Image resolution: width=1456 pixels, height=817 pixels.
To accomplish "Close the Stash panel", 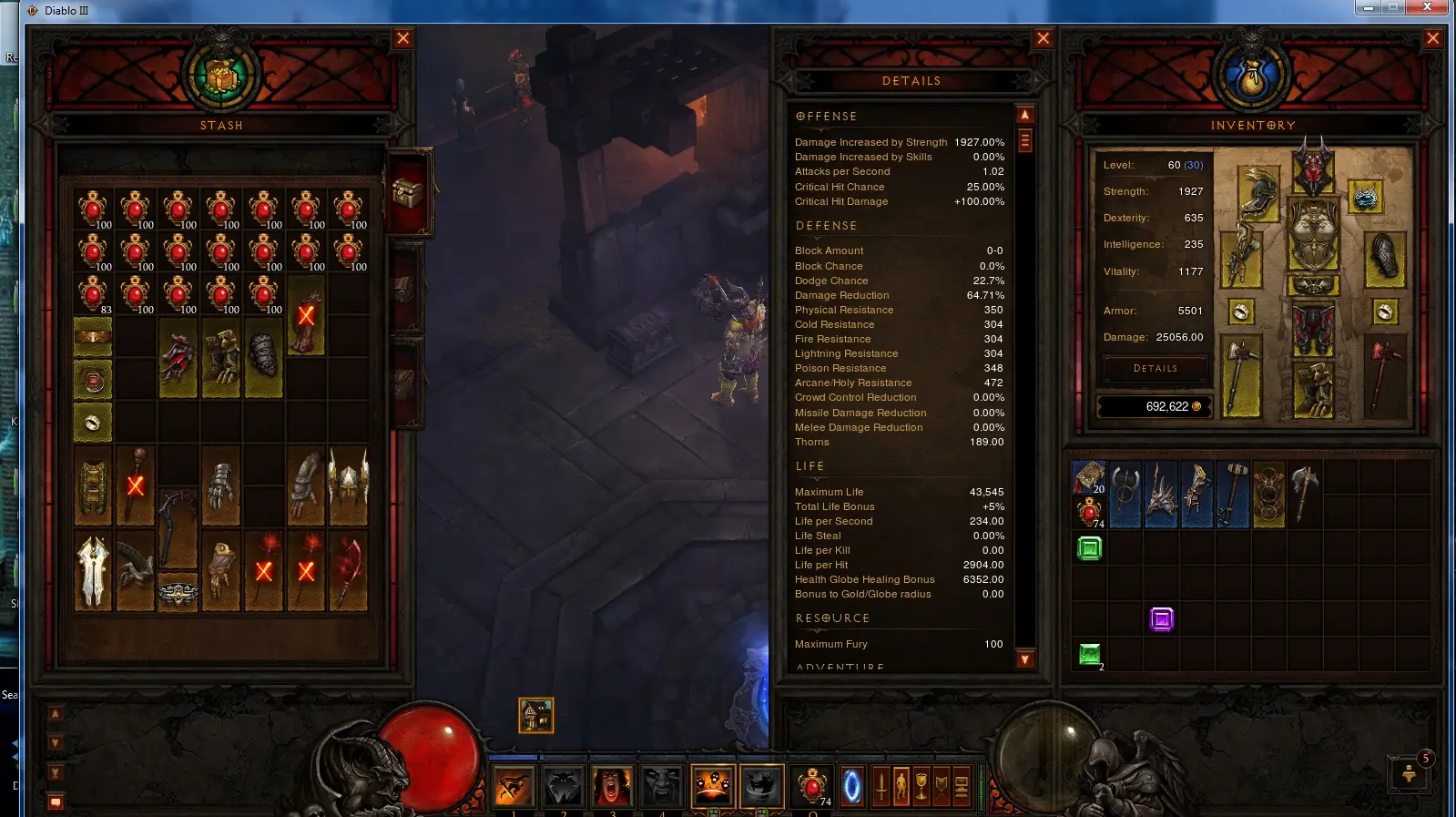I will [403, 38].
